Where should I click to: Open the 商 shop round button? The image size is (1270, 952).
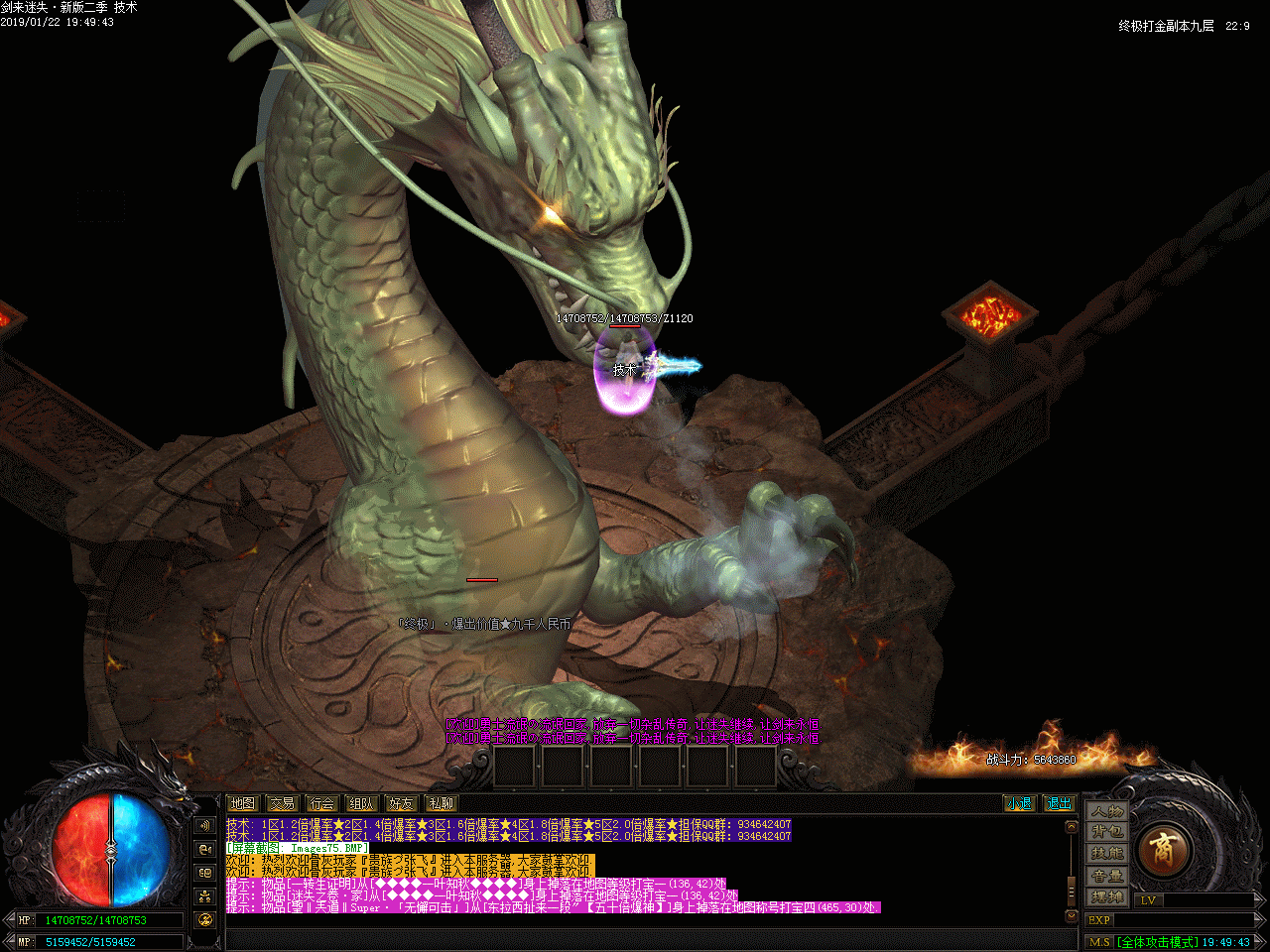pos(1161,850)
